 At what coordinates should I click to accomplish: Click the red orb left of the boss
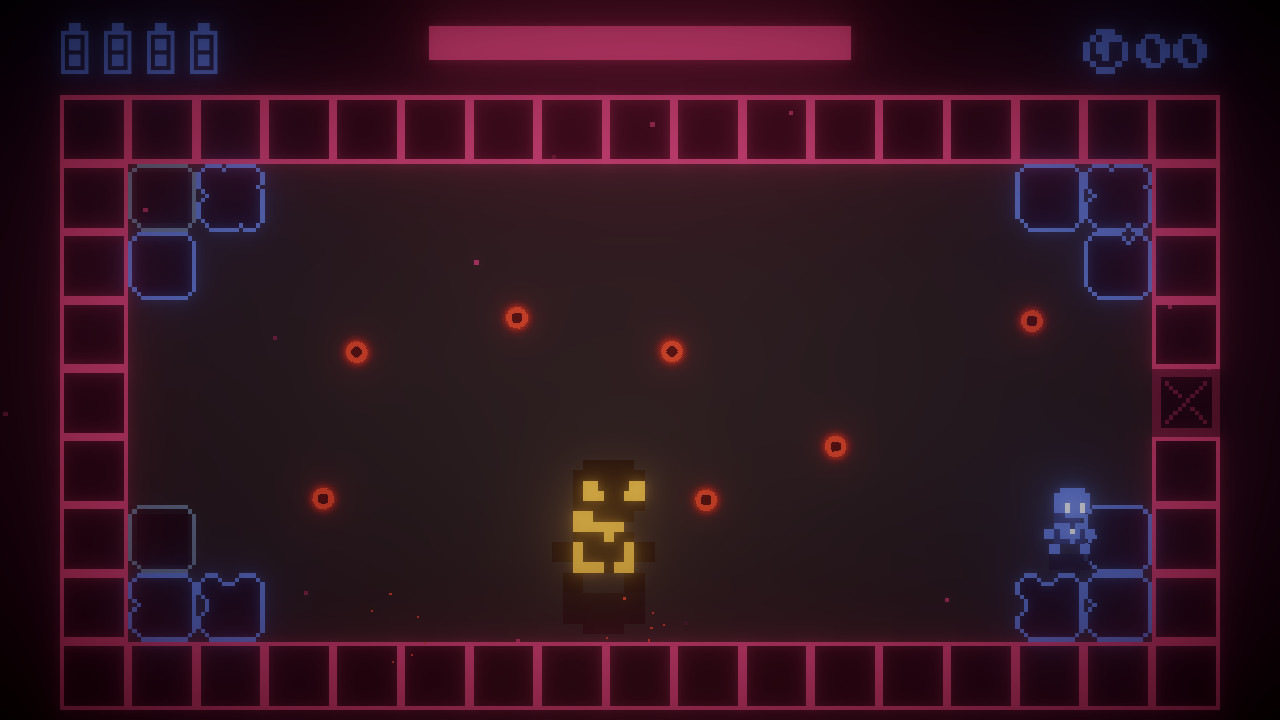(323, 497)
